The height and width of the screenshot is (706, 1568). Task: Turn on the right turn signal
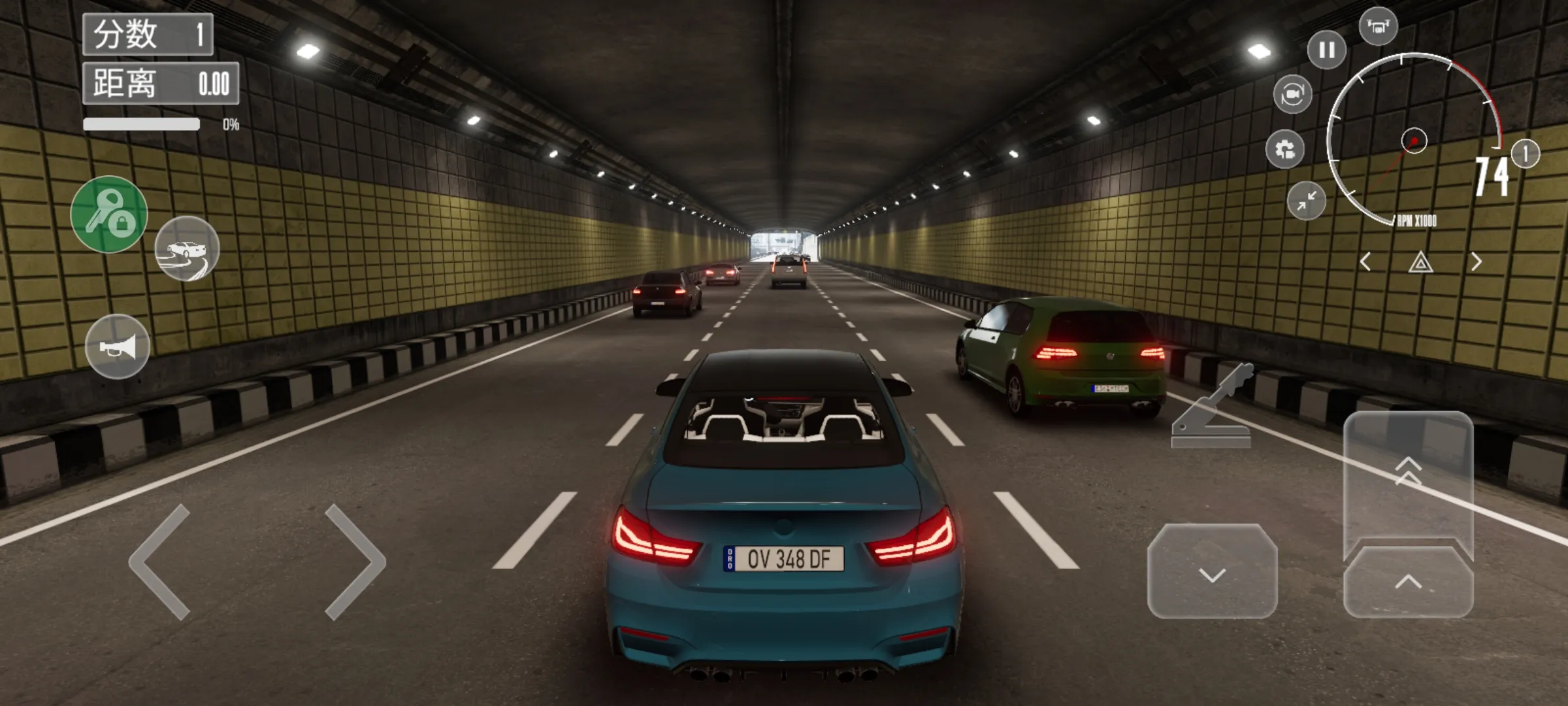pos(1477,262)
